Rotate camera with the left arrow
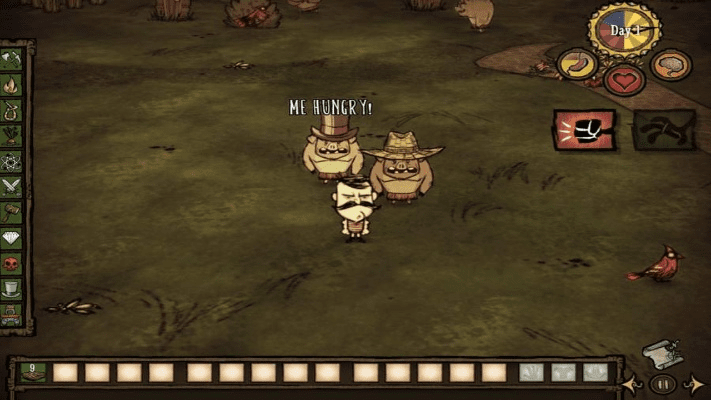Image resolution: width=711 pixels, height=400 pixels. tap(630, 383)
